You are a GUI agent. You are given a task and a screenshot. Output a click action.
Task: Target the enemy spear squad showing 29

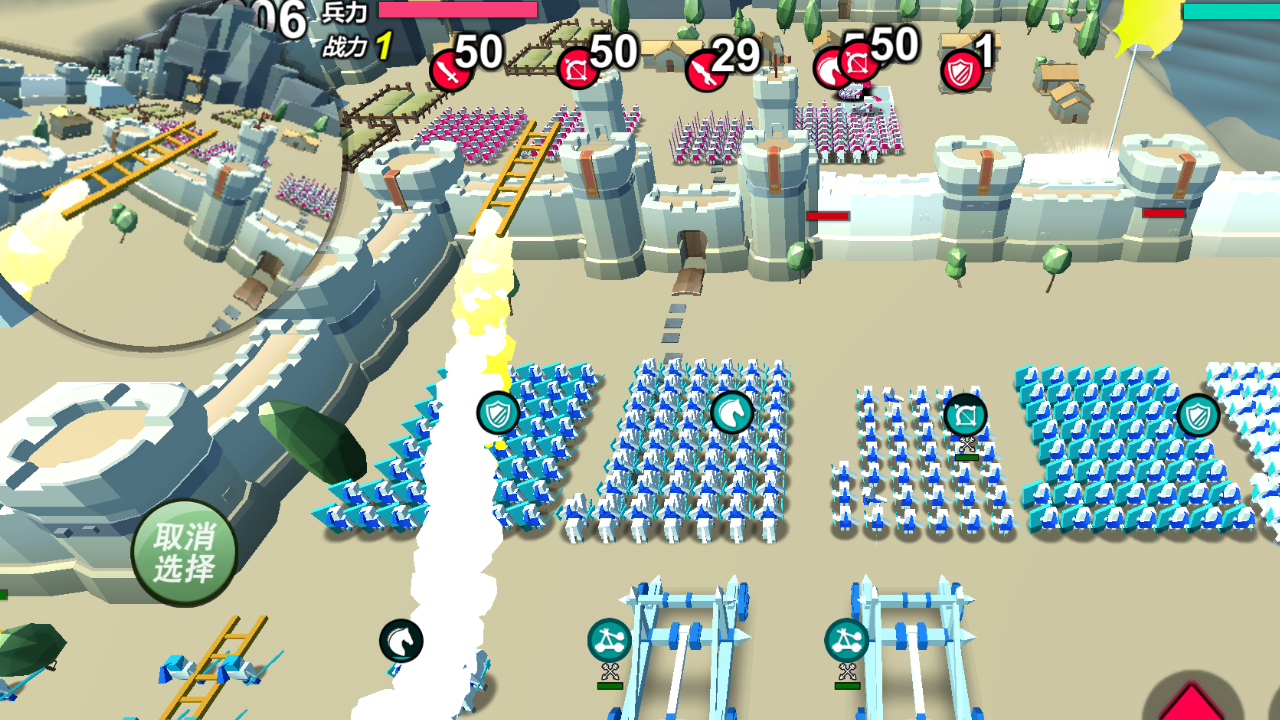click(706, 71)
